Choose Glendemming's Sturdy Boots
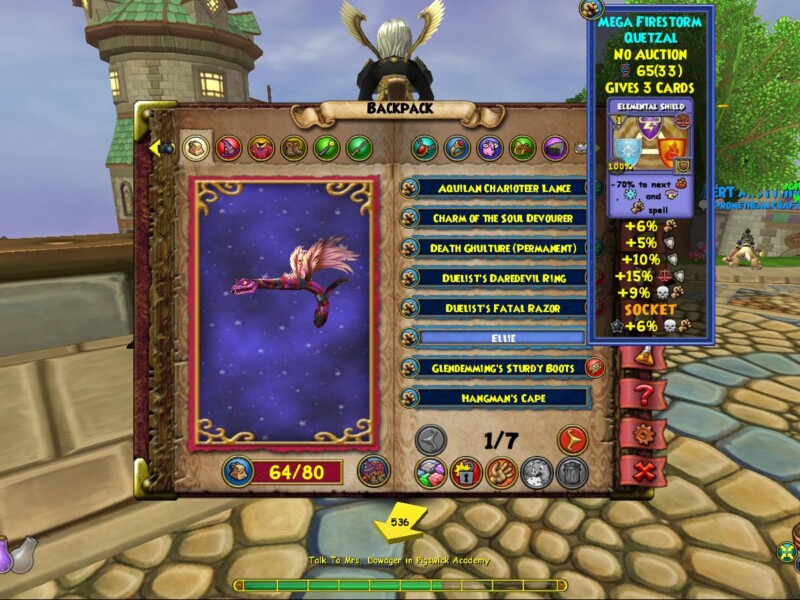The image size is (800, 600). coord(502,368)
